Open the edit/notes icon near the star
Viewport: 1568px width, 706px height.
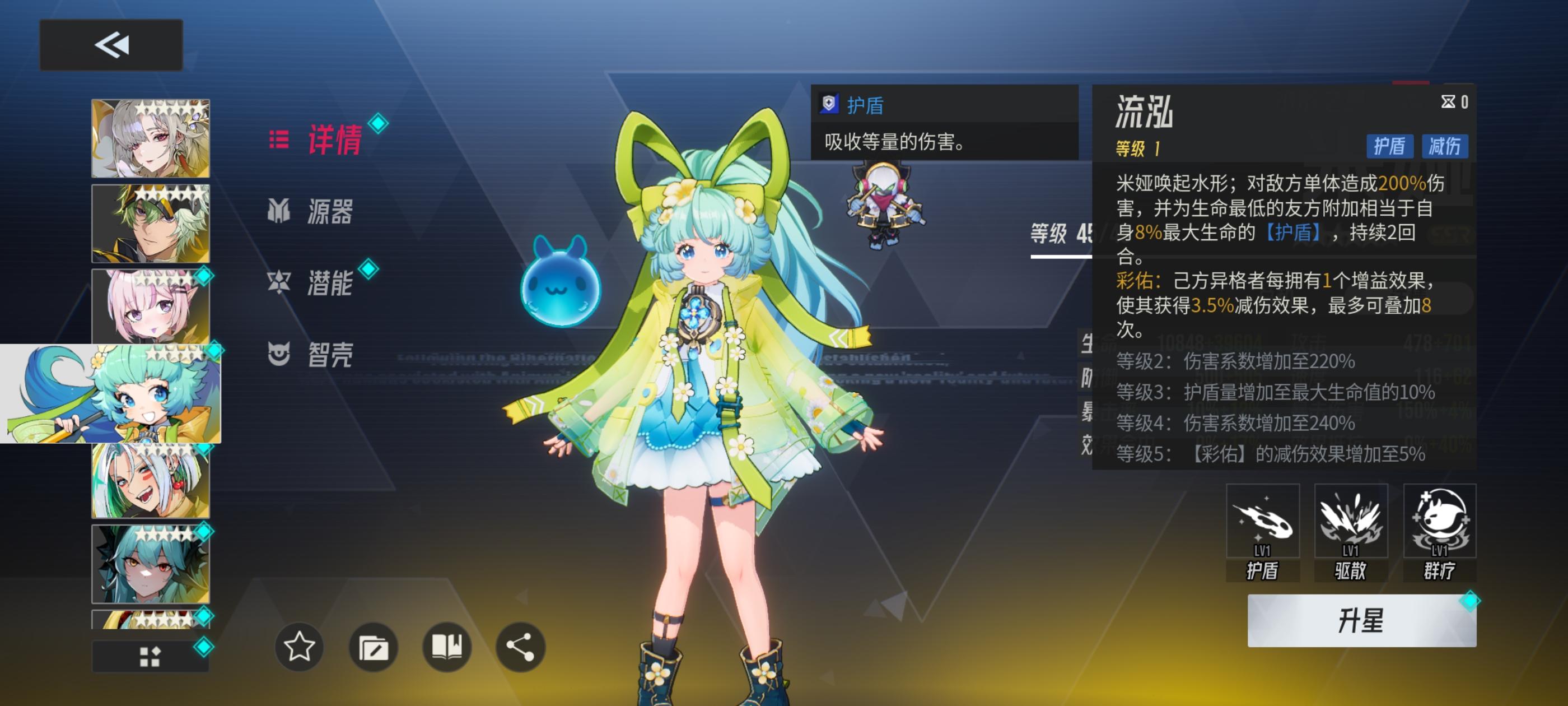click(372, 648)
